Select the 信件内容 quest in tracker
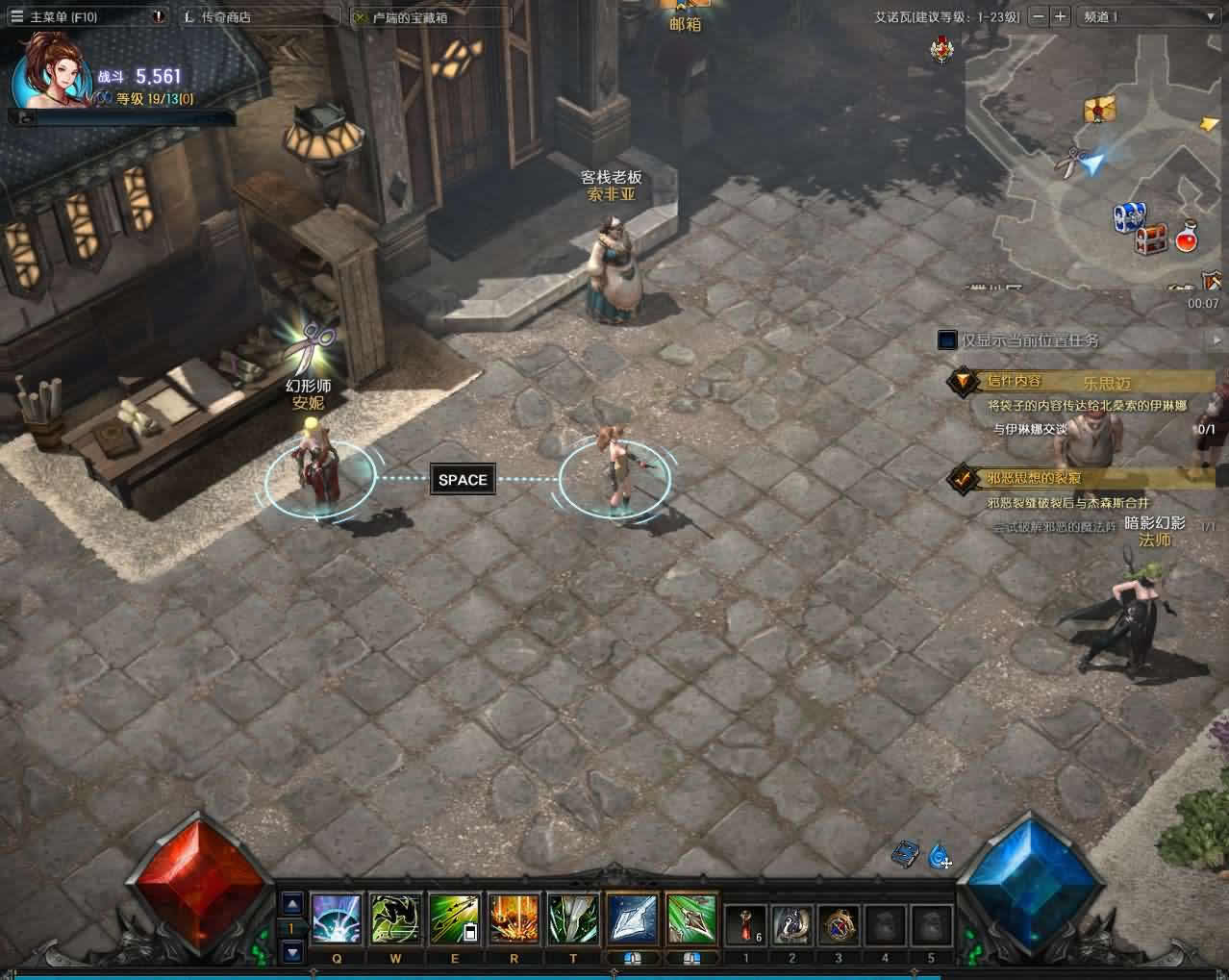The height and width of the screenshot is (980, 1229). (1014, 381)
